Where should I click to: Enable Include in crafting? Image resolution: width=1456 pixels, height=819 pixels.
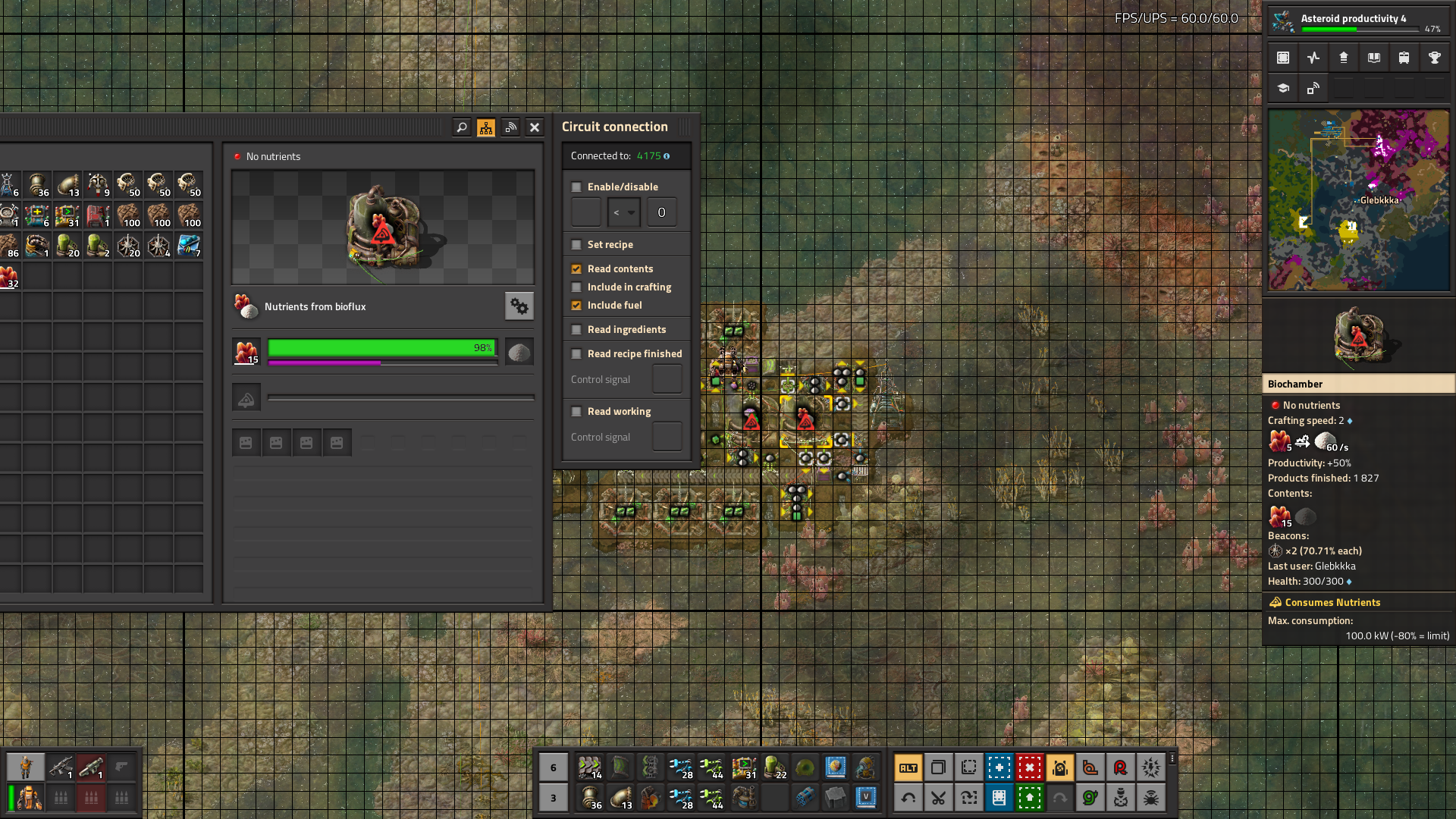(576, 287)
